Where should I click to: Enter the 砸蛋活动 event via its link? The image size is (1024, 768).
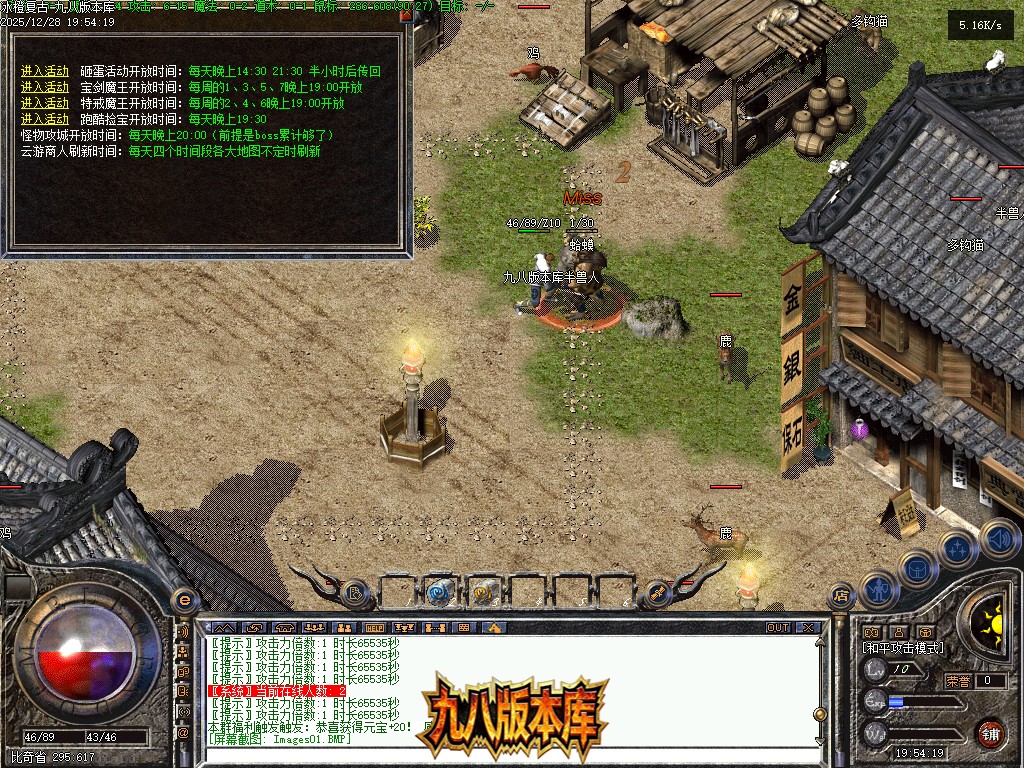[45, 71]
